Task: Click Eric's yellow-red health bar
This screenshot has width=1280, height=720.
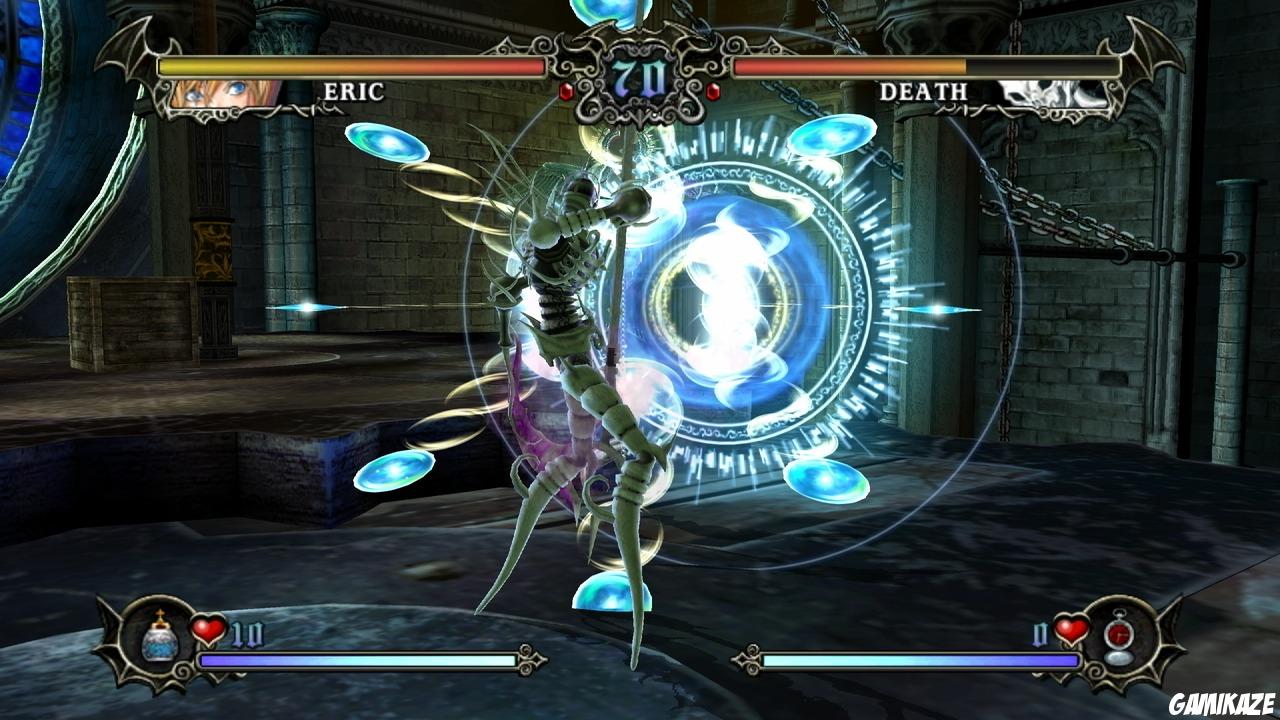Action: point(350,66)
